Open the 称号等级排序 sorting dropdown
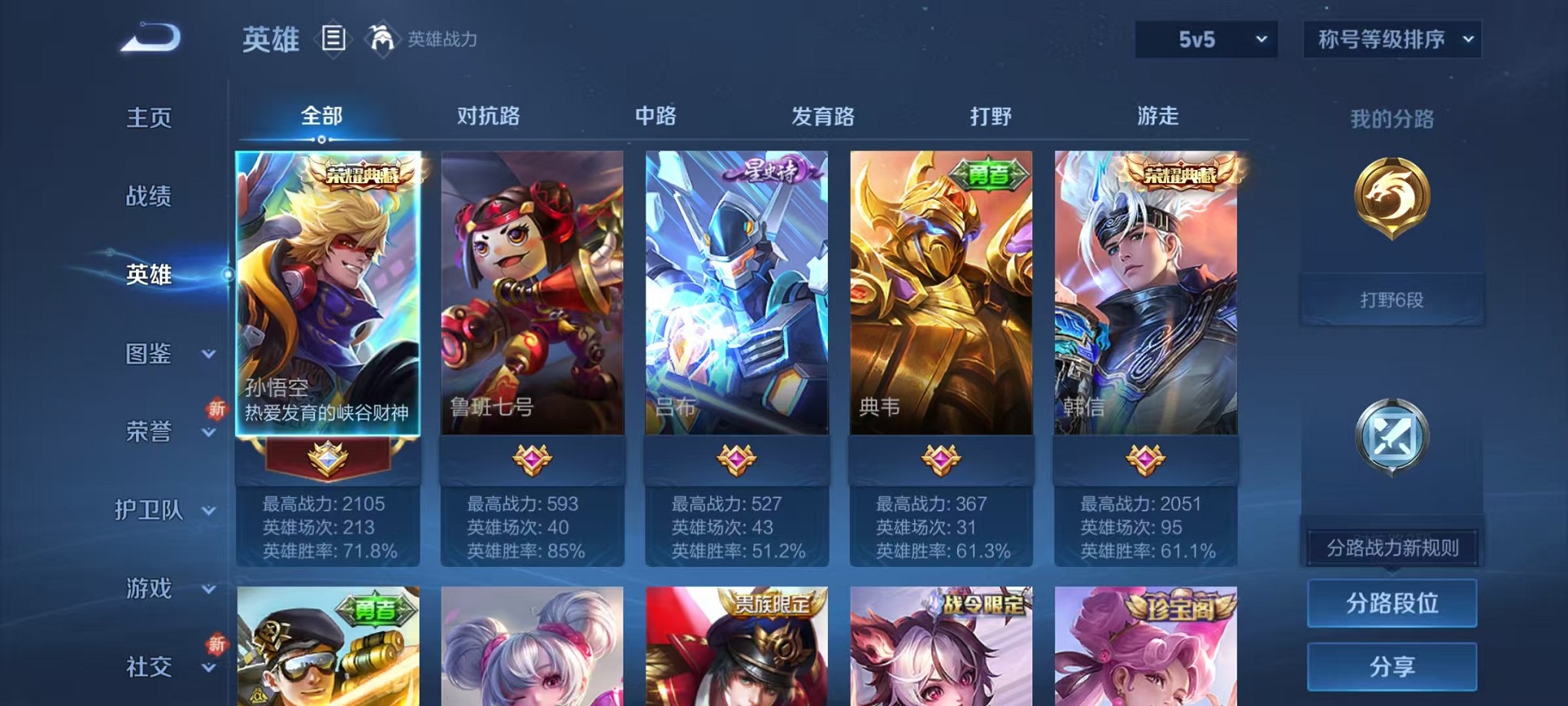 point(1391,38)
